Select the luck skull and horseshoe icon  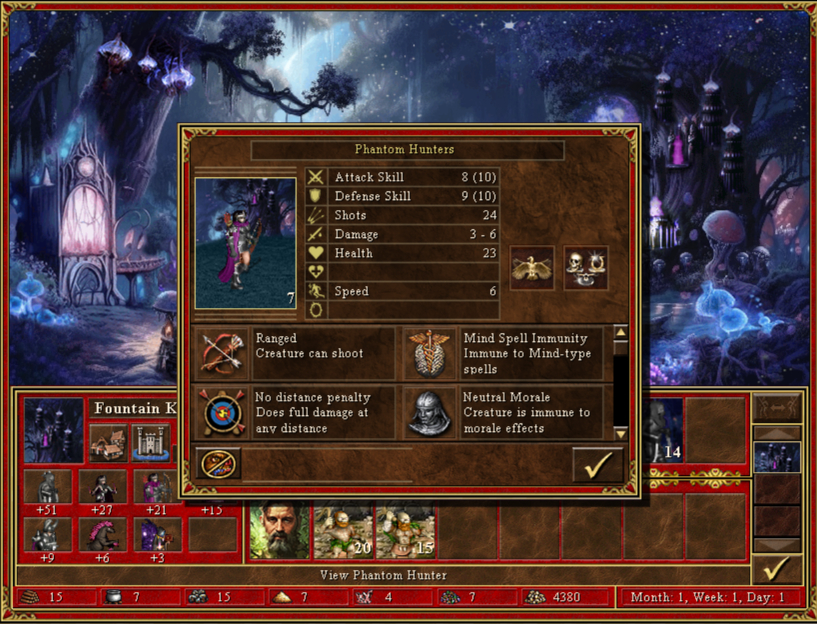(585, 267)
